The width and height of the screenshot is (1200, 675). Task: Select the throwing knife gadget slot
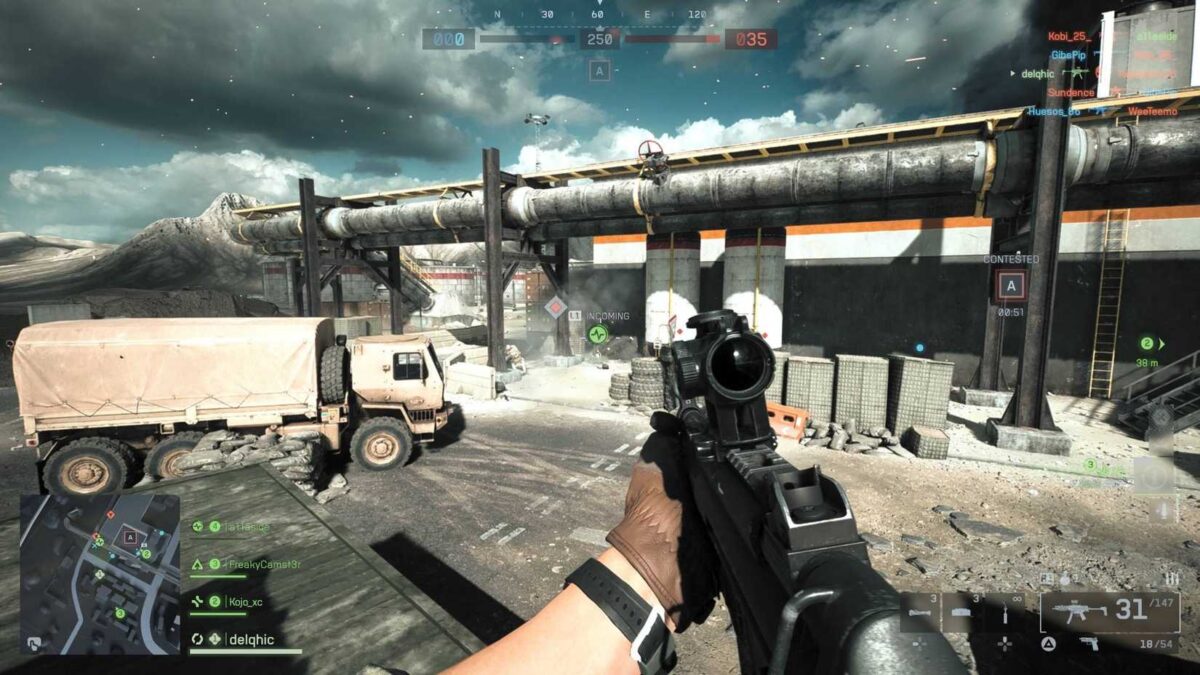click(x=1003, y=612)
